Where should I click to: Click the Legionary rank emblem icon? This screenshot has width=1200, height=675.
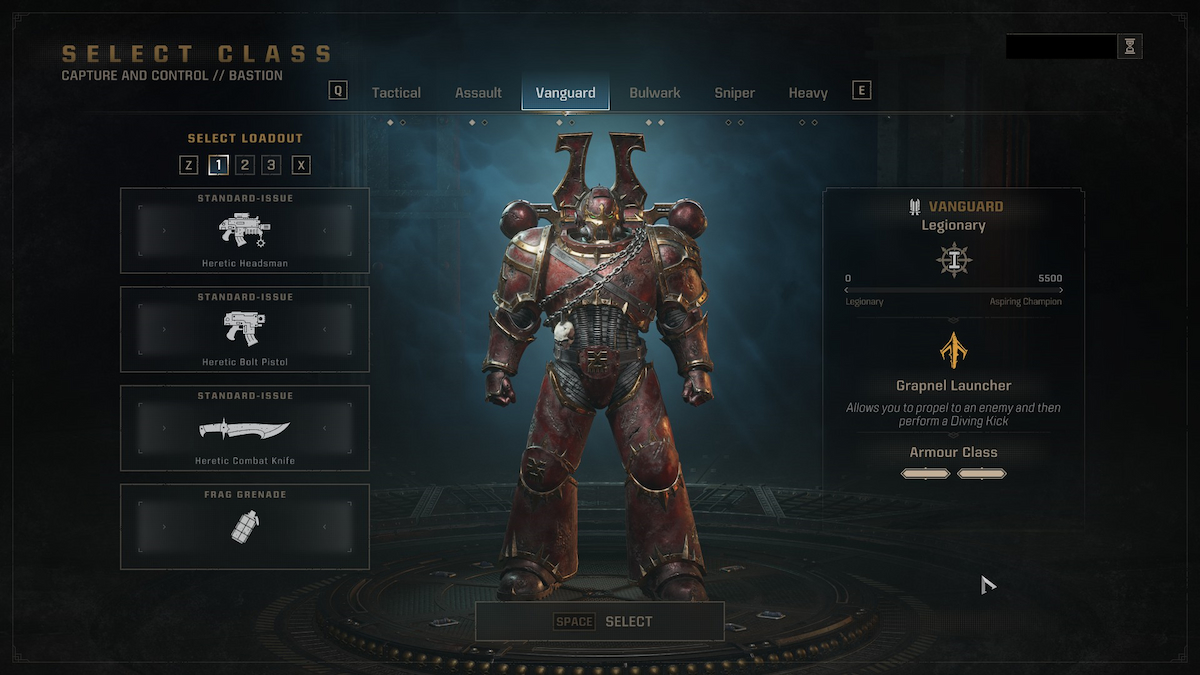click(953, 260)
